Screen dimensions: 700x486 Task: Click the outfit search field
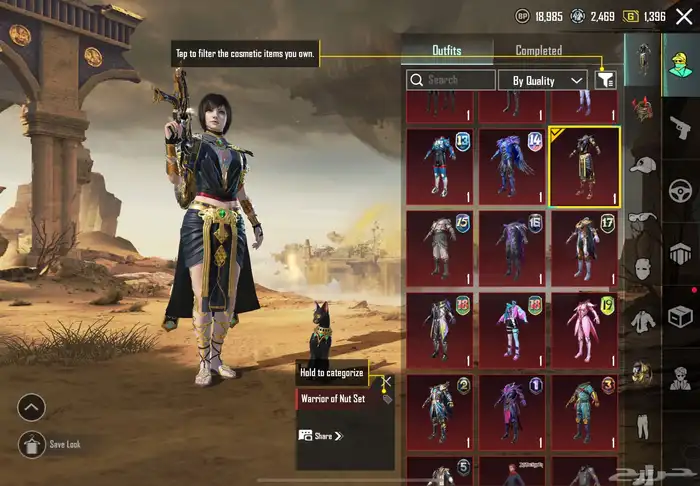pyautogui.click(x=451, y=80)
